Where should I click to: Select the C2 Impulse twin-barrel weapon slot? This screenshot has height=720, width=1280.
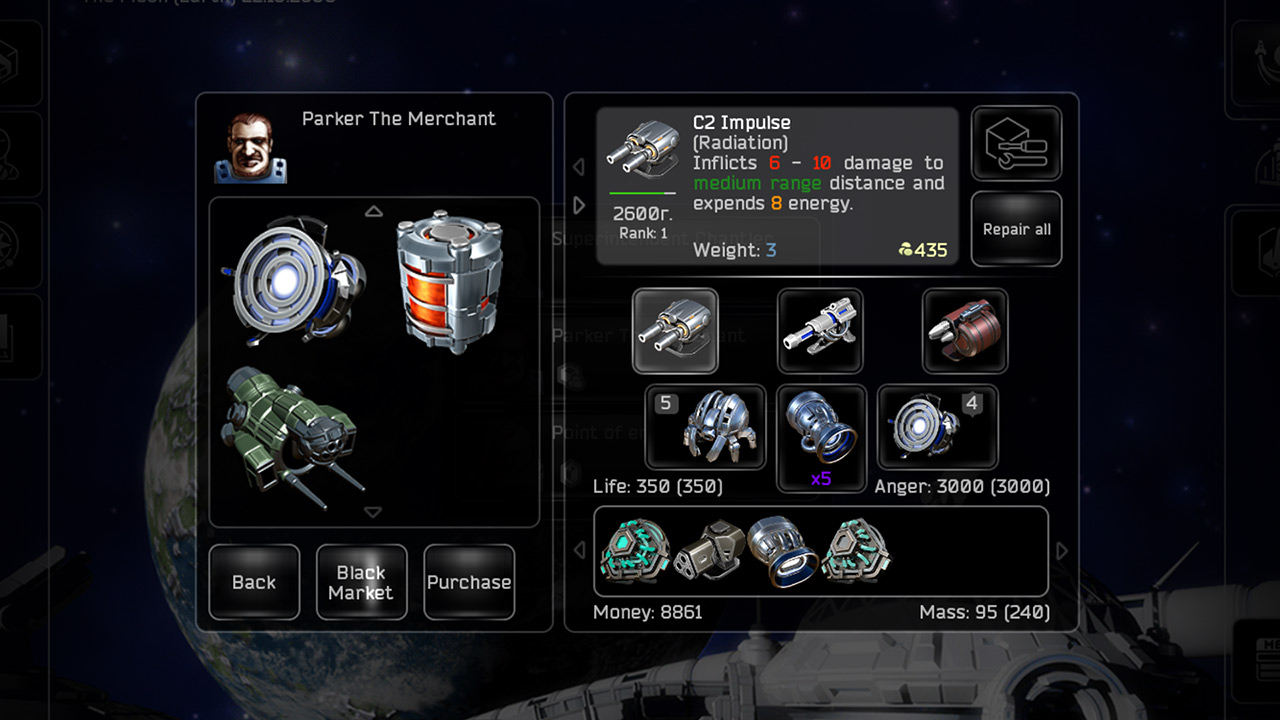pos(675,331)
